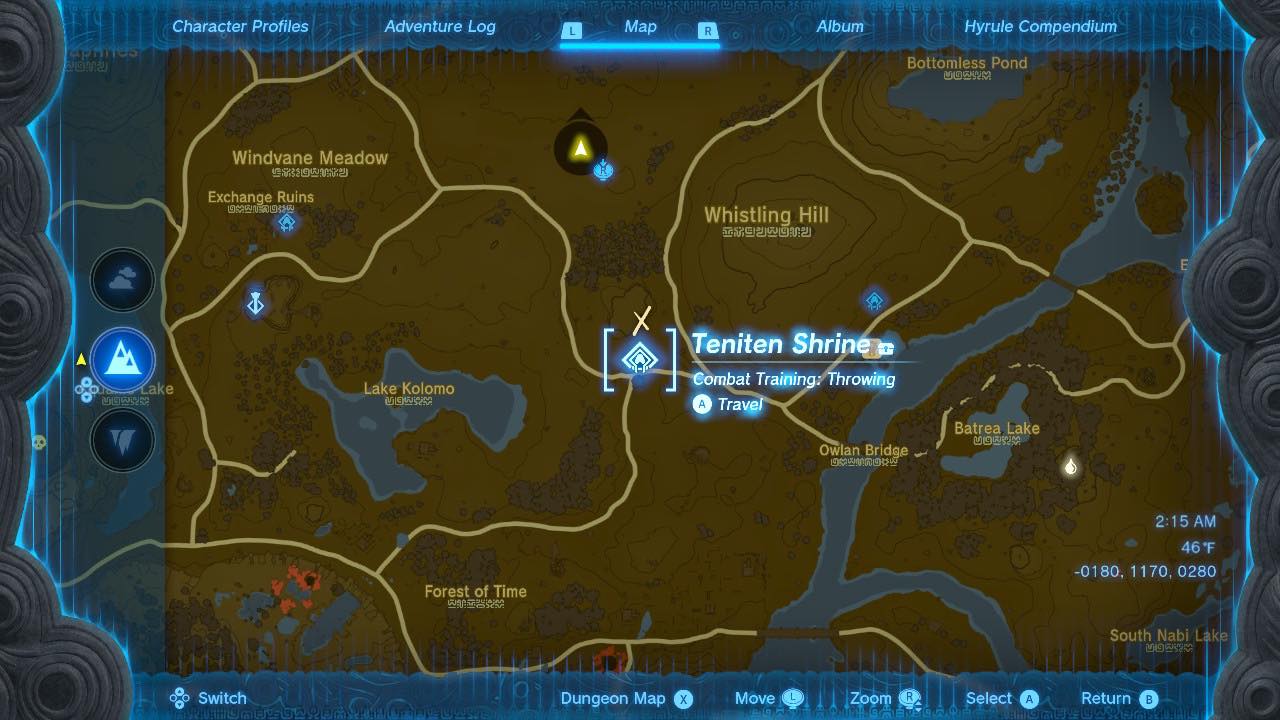1280x720 pixels.
Task: Click the blue marker icon west of Lake Kolomo
Action: pyautogui.click(x=255, y=303)
